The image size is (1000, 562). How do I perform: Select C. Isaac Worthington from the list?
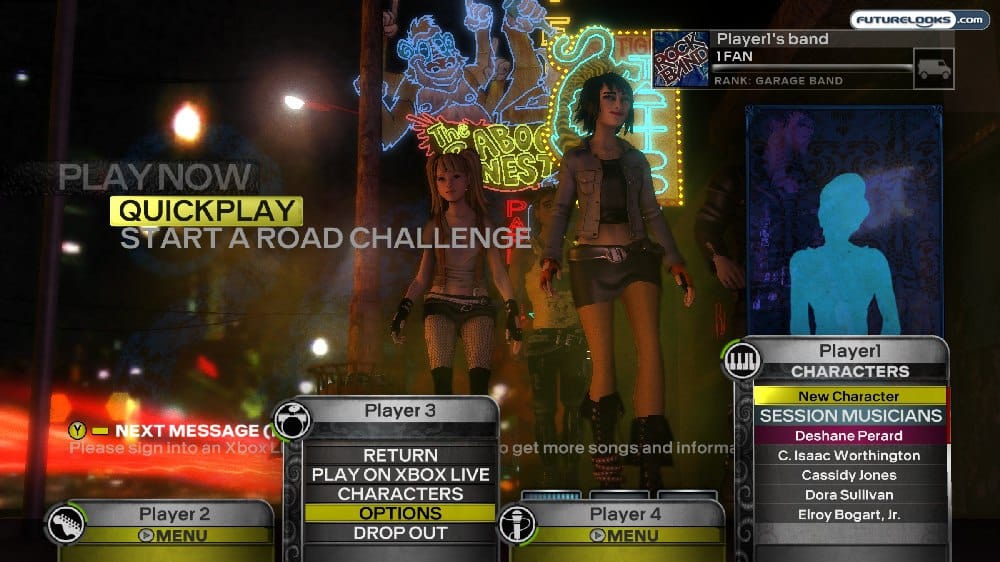click(849, 455)
